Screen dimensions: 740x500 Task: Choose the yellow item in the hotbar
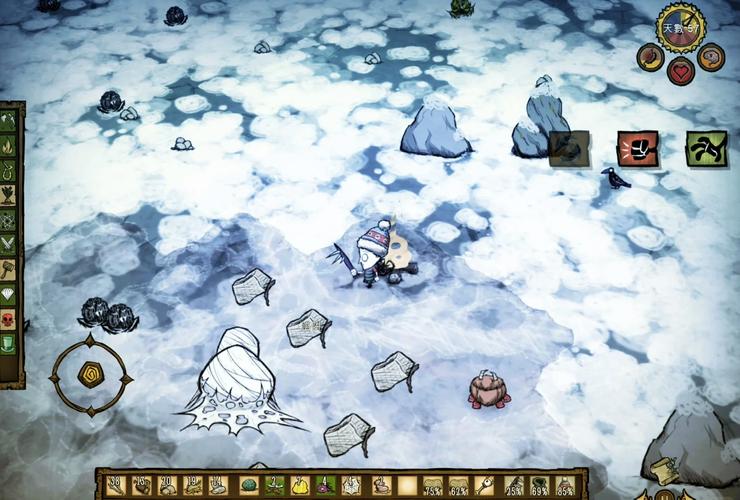pyautogui.click(x=299, y=486)
